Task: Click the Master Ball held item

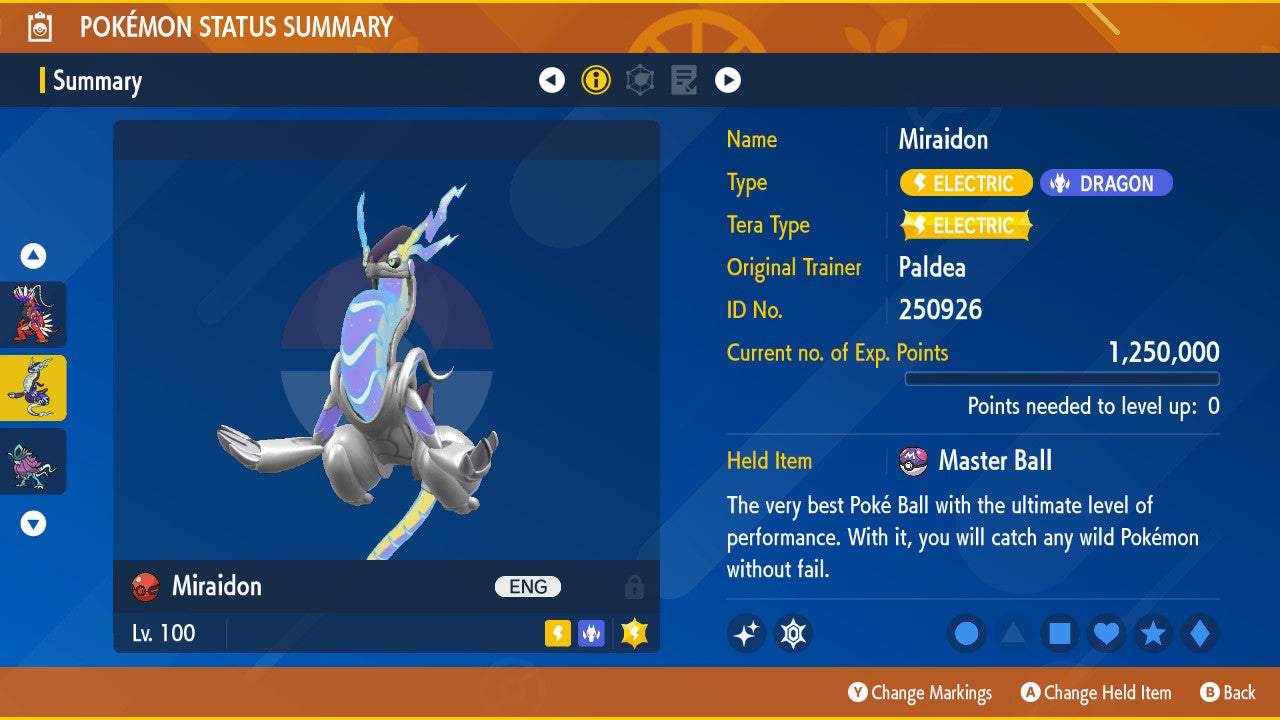Action: click(975, 461)
